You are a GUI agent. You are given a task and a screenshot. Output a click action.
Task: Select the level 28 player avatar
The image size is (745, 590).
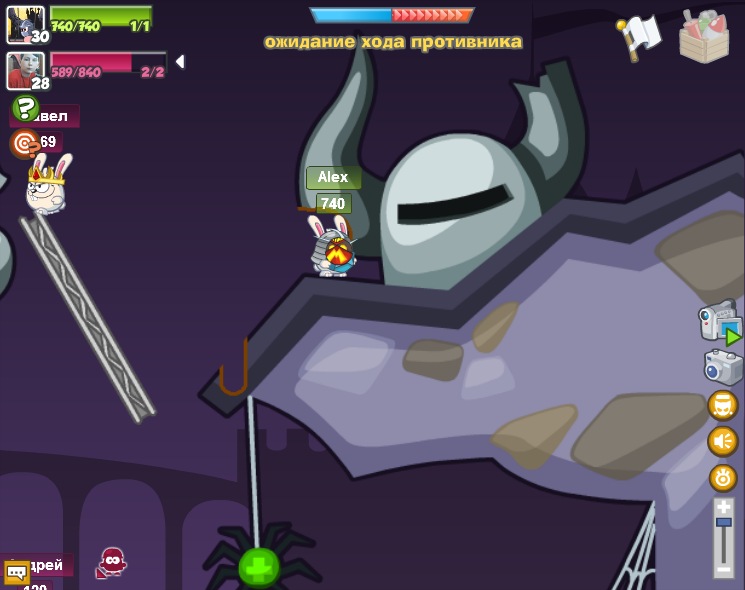tap(24, 70)
